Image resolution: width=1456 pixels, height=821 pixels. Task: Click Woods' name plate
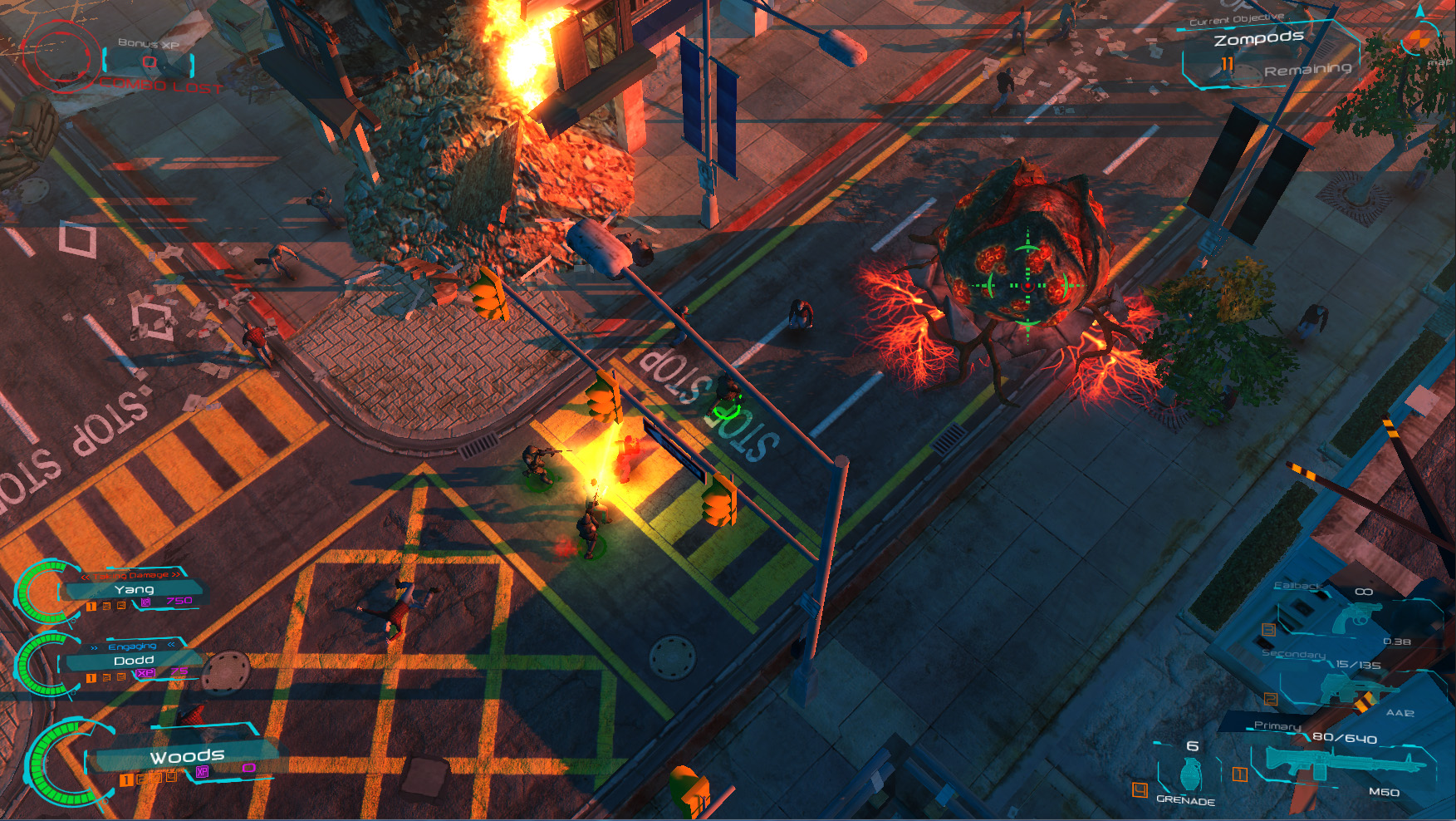pos(189,756)
